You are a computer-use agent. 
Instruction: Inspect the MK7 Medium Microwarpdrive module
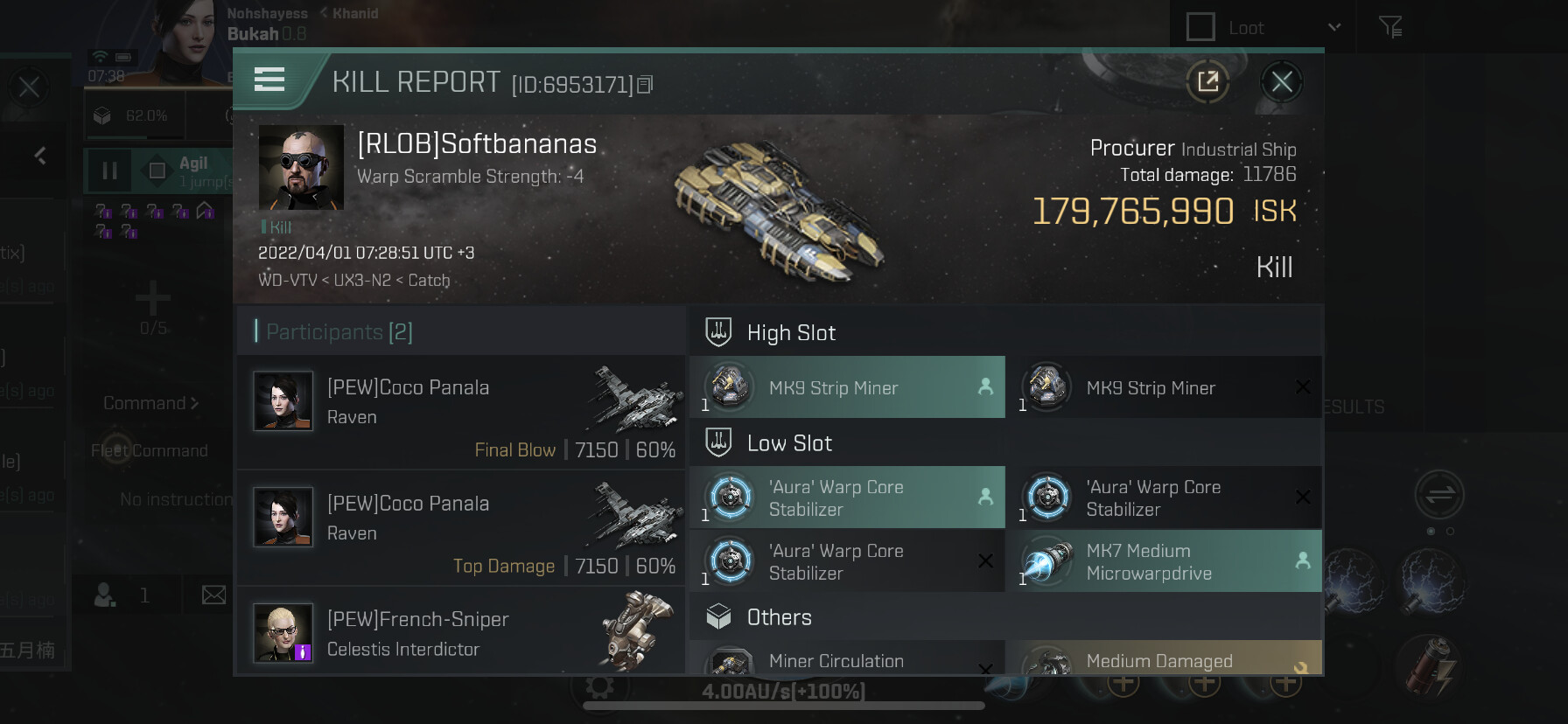click(1164, 562)
